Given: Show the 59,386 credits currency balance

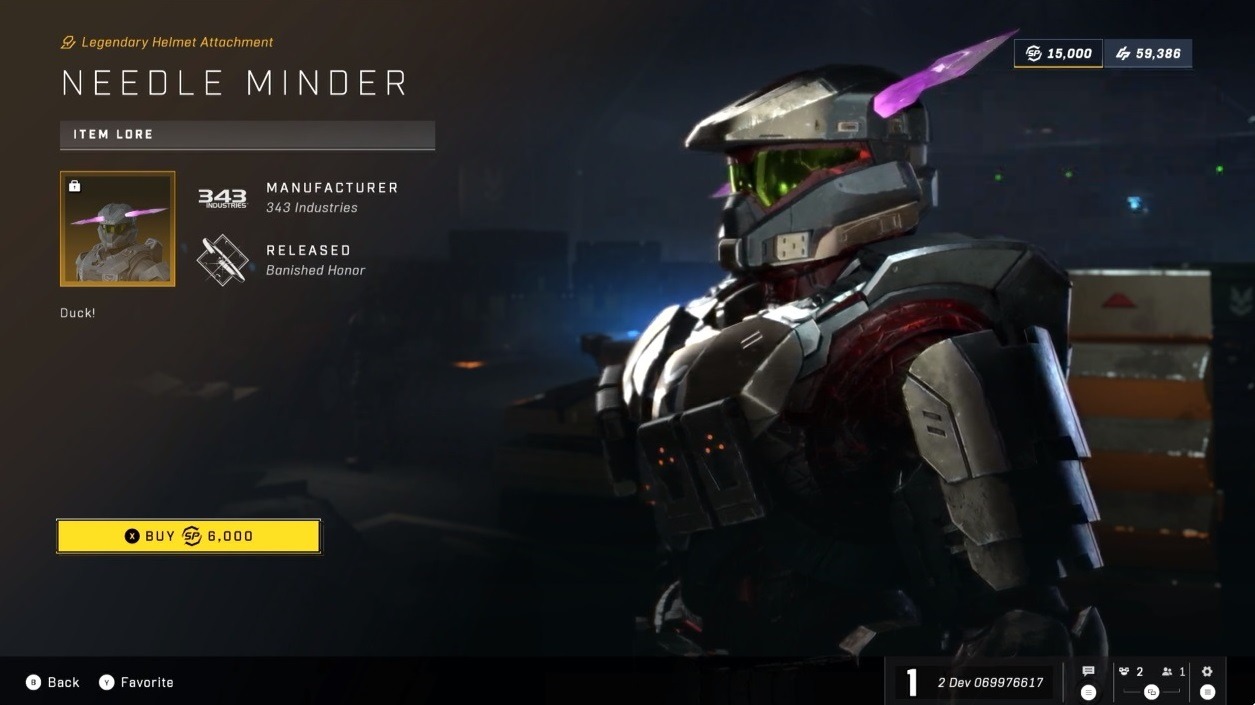Looking at the screenshot, I should point(1147,53).
